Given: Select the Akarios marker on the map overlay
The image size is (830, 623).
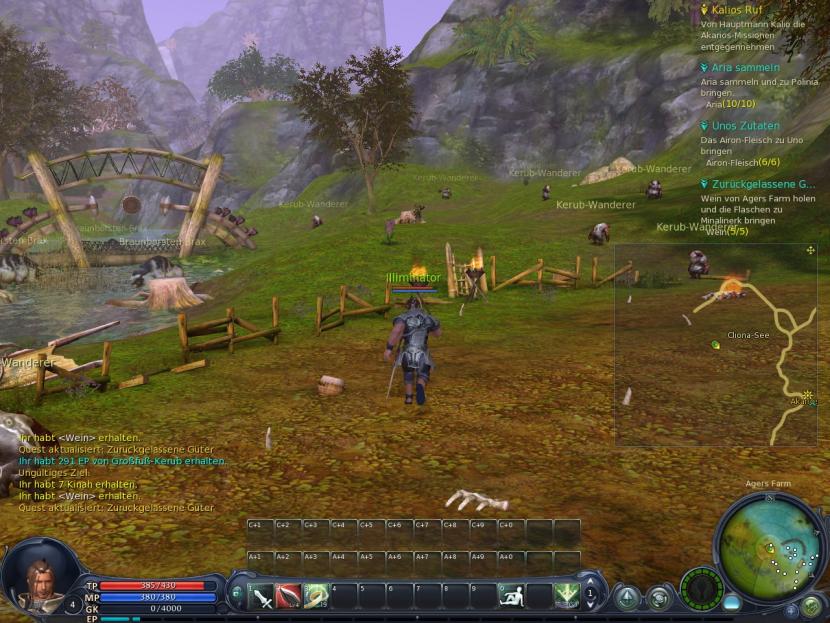Looking at the screenshot, I should click(x=805, y=395).
